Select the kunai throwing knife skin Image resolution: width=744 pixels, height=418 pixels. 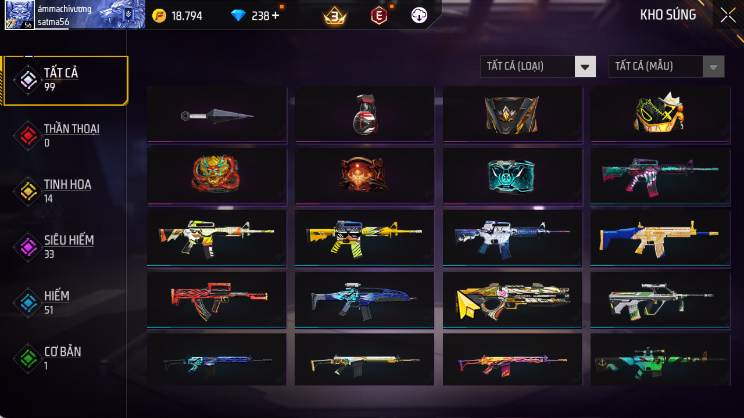point(217,115)
